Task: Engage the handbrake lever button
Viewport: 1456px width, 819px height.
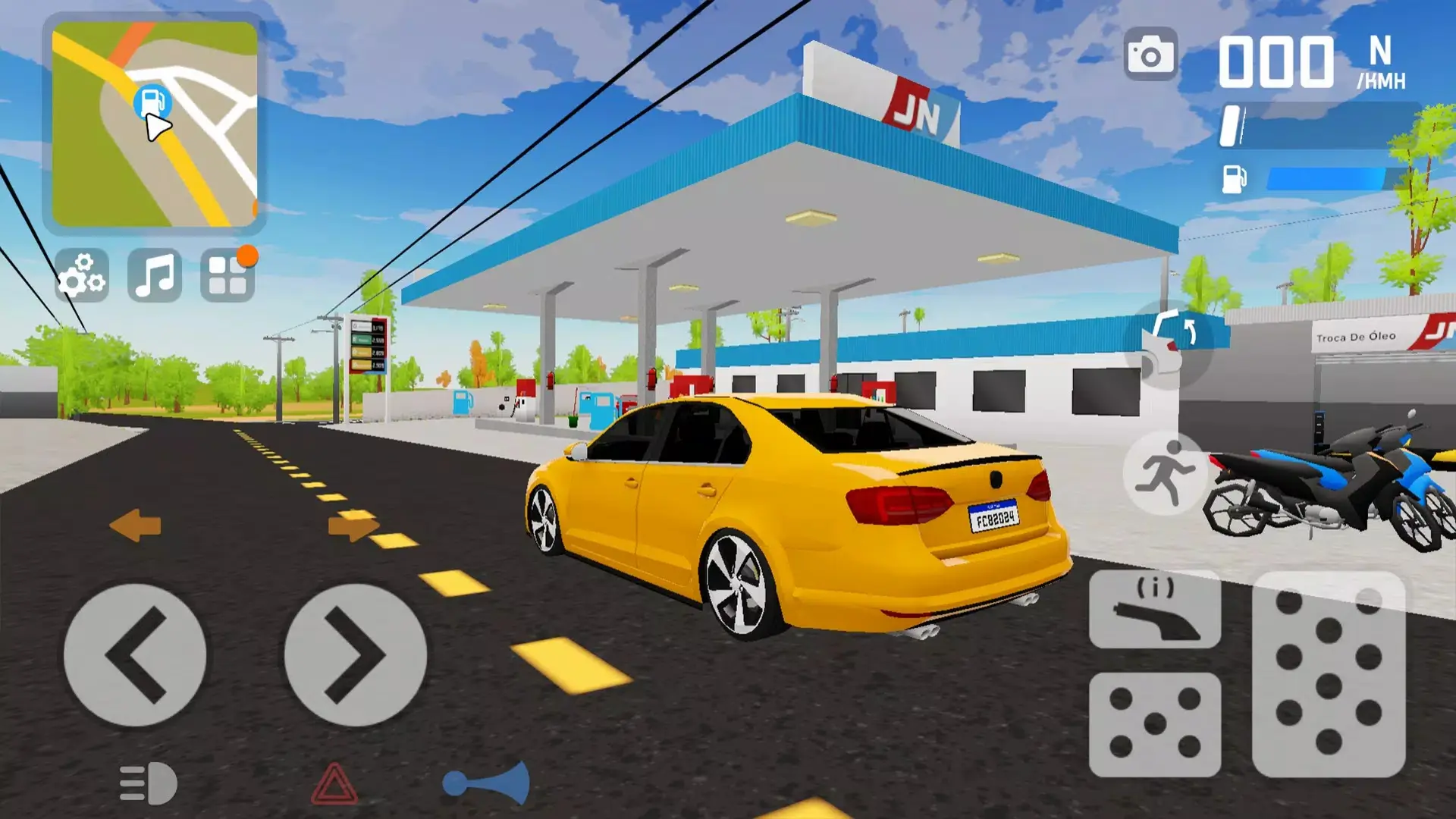Action: tap(1154, 609)
